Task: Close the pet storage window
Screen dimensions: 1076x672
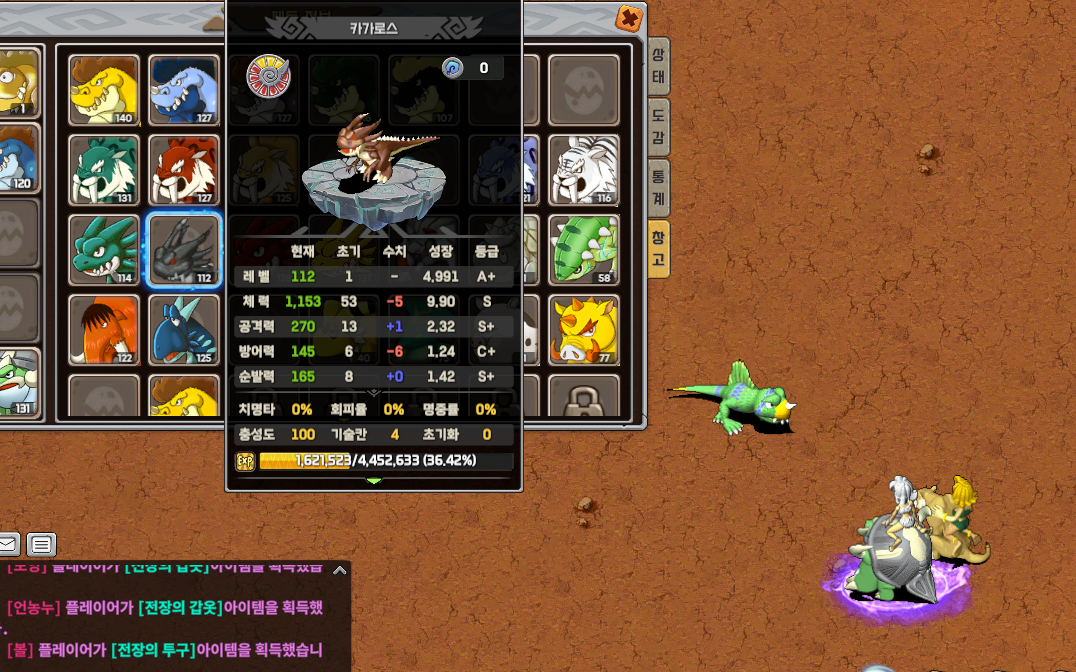Action: click(x=629, y=19)
